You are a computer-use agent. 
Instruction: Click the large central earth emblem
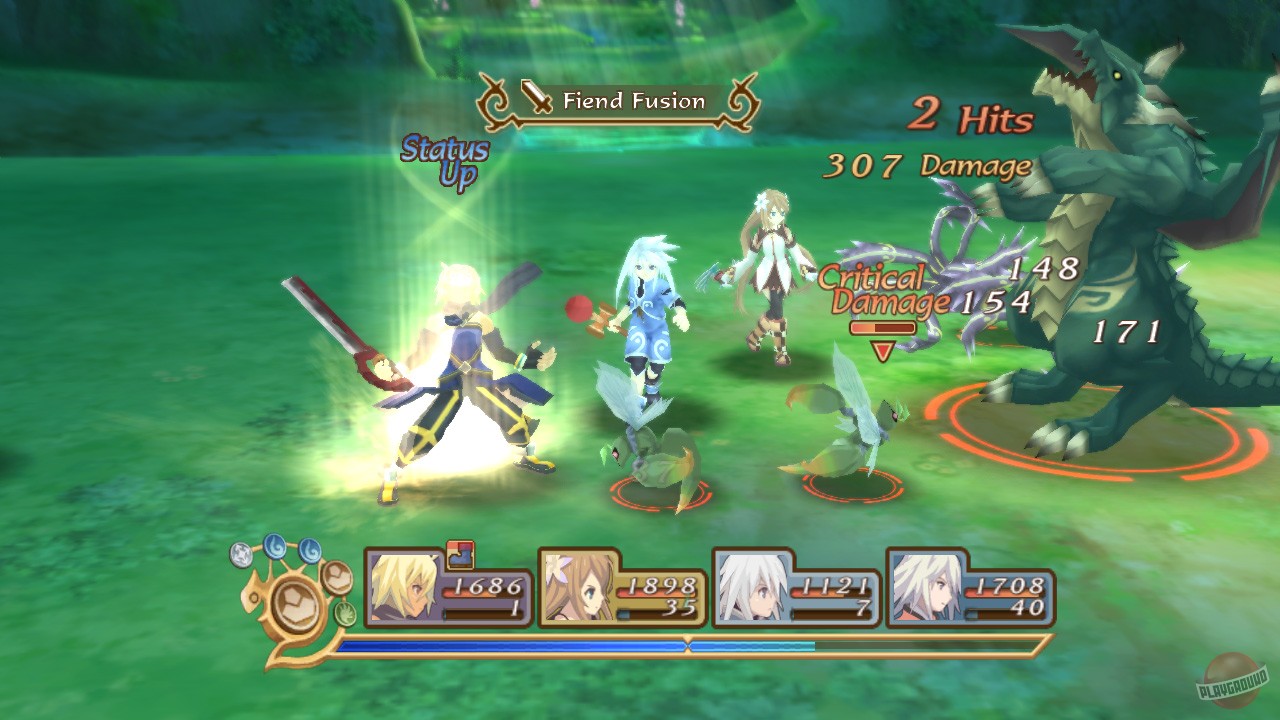[296, 604]
